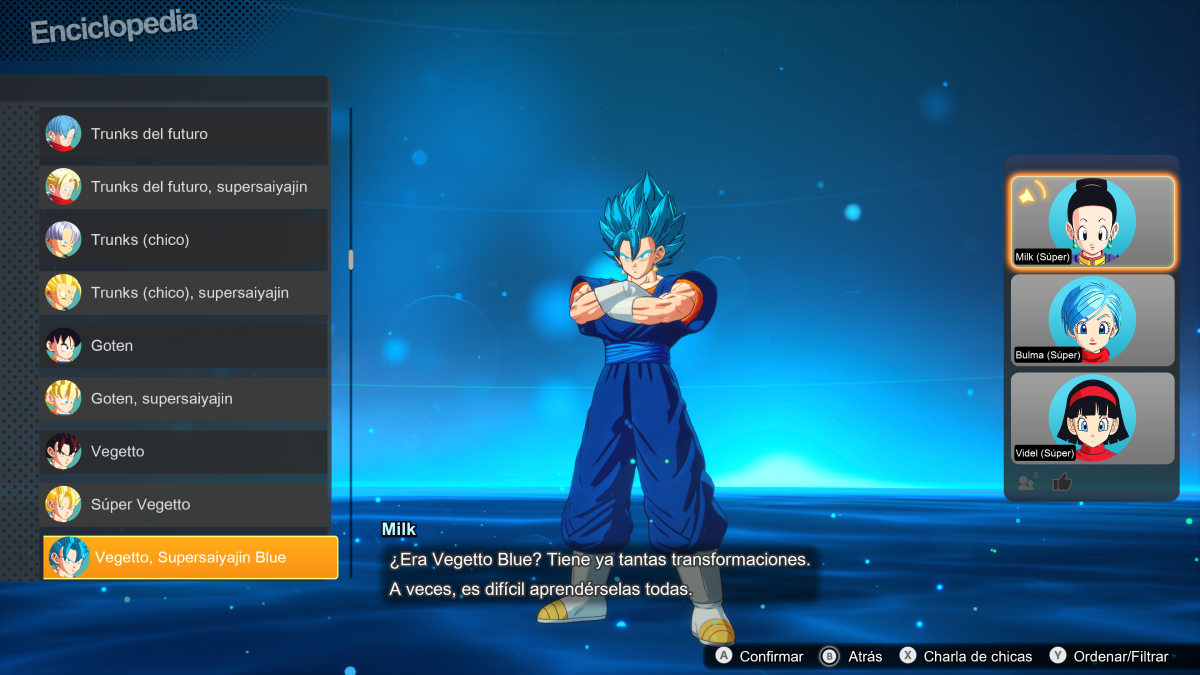1200x675 pixels.
Task: Click the group icon beside thumbs-up
Action: [x=1026, y=483]
